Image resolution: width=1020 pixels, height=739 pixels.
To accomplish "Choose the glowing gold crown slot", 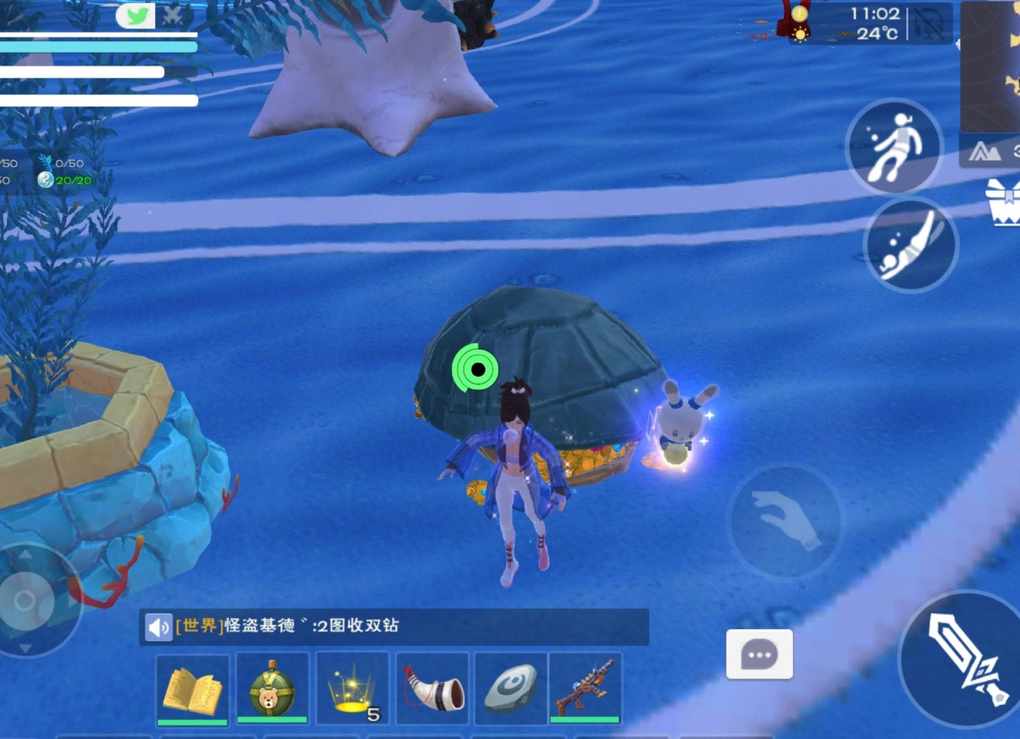I will (x=352, y=689).
